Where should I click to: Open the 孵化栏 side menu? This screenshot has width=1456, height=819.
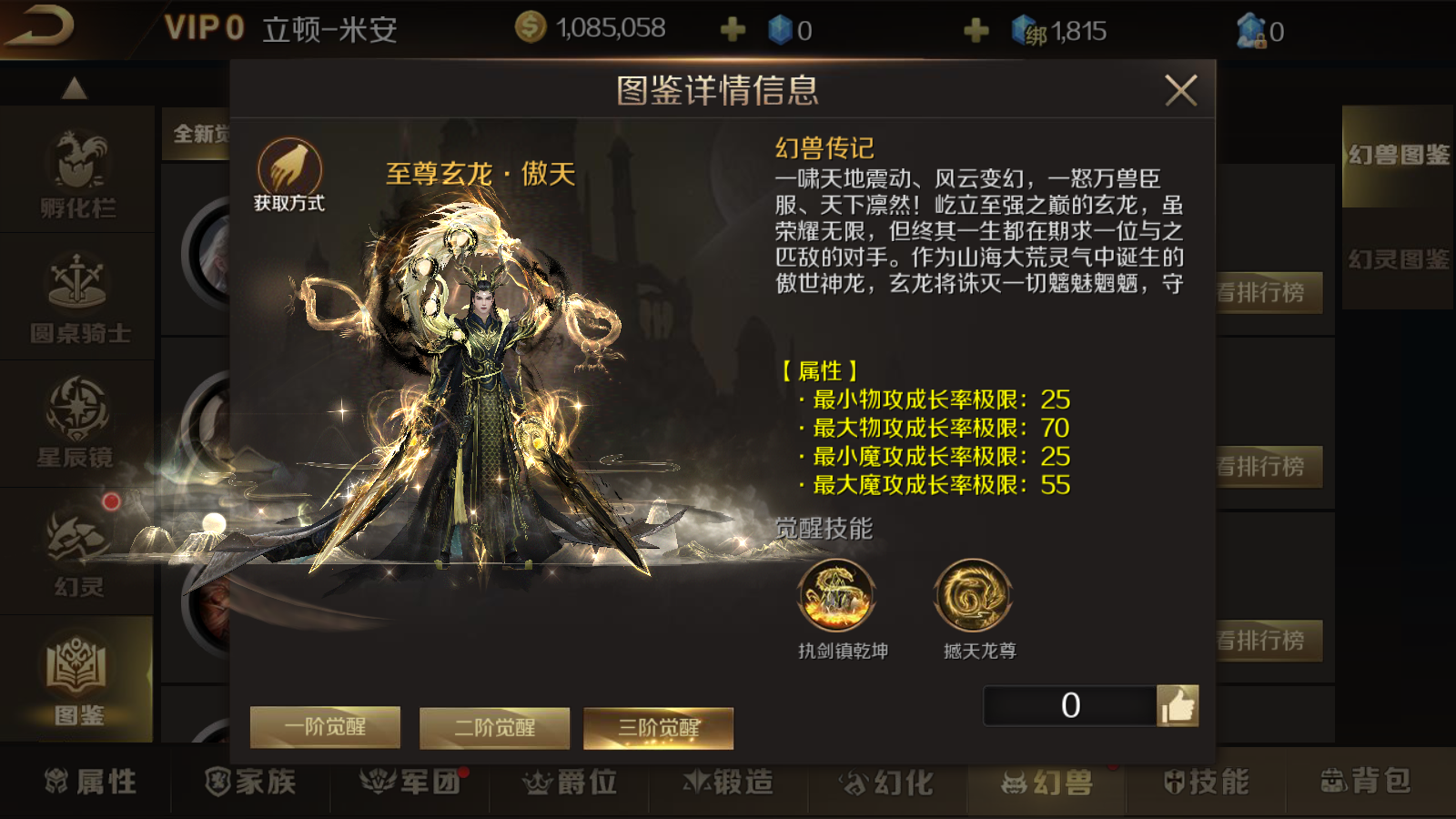[x=77, y=173]
